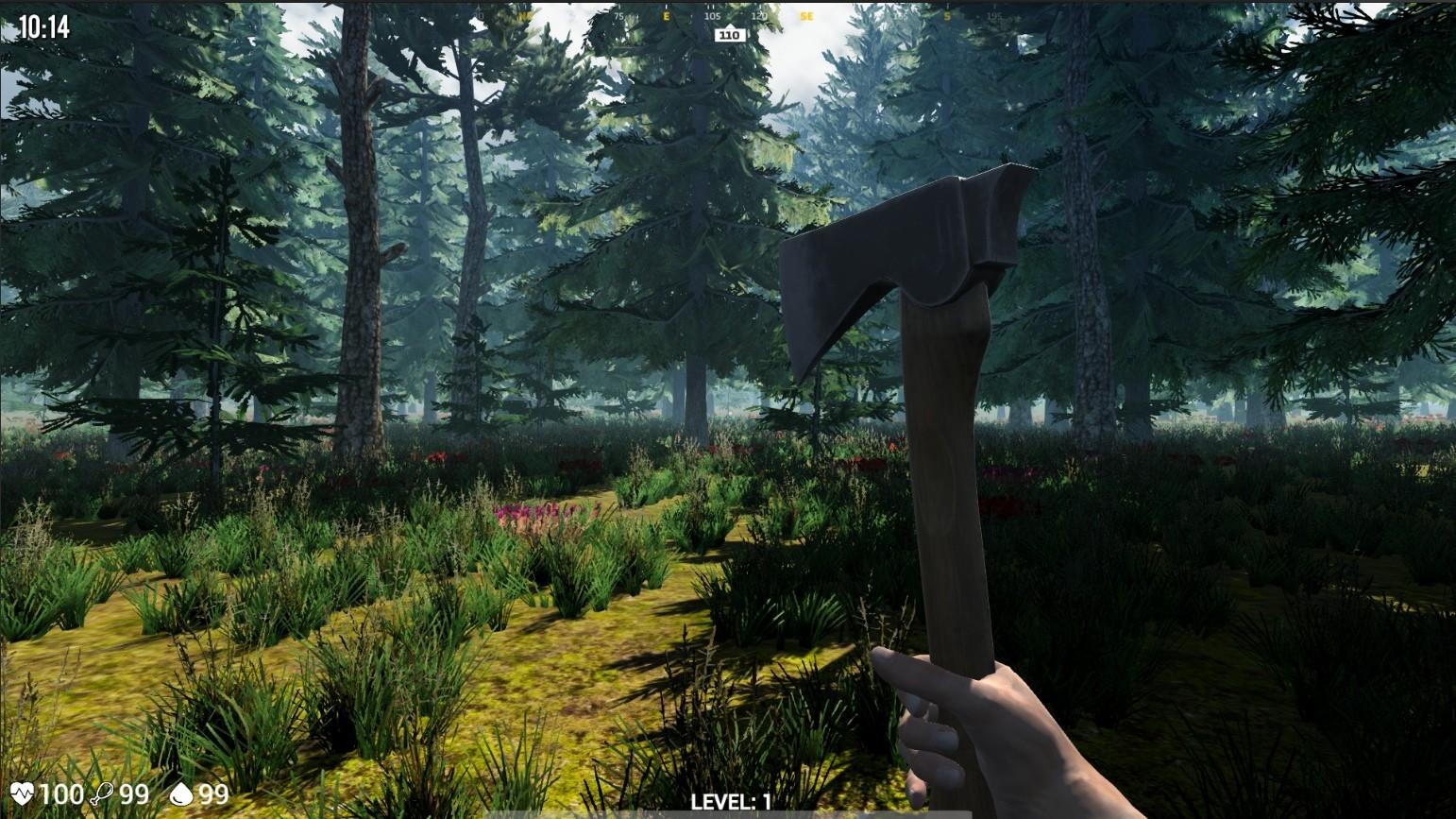Click the 105 compass degree mark
This screenshot has height=819, width=1456.
point(713,16)
